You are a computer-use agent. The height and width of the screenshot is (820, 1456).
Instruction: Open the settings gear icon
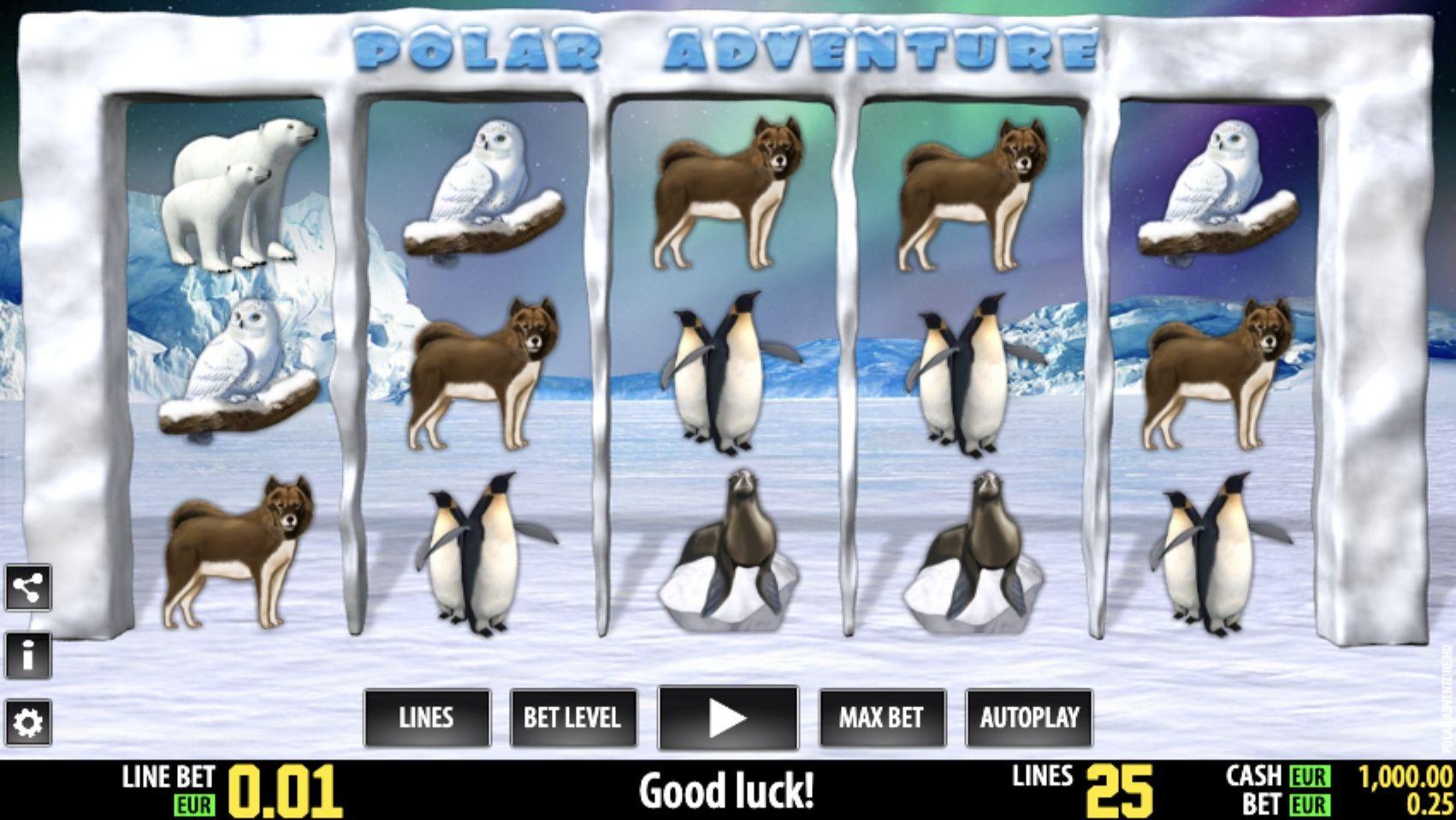(28, 722)
